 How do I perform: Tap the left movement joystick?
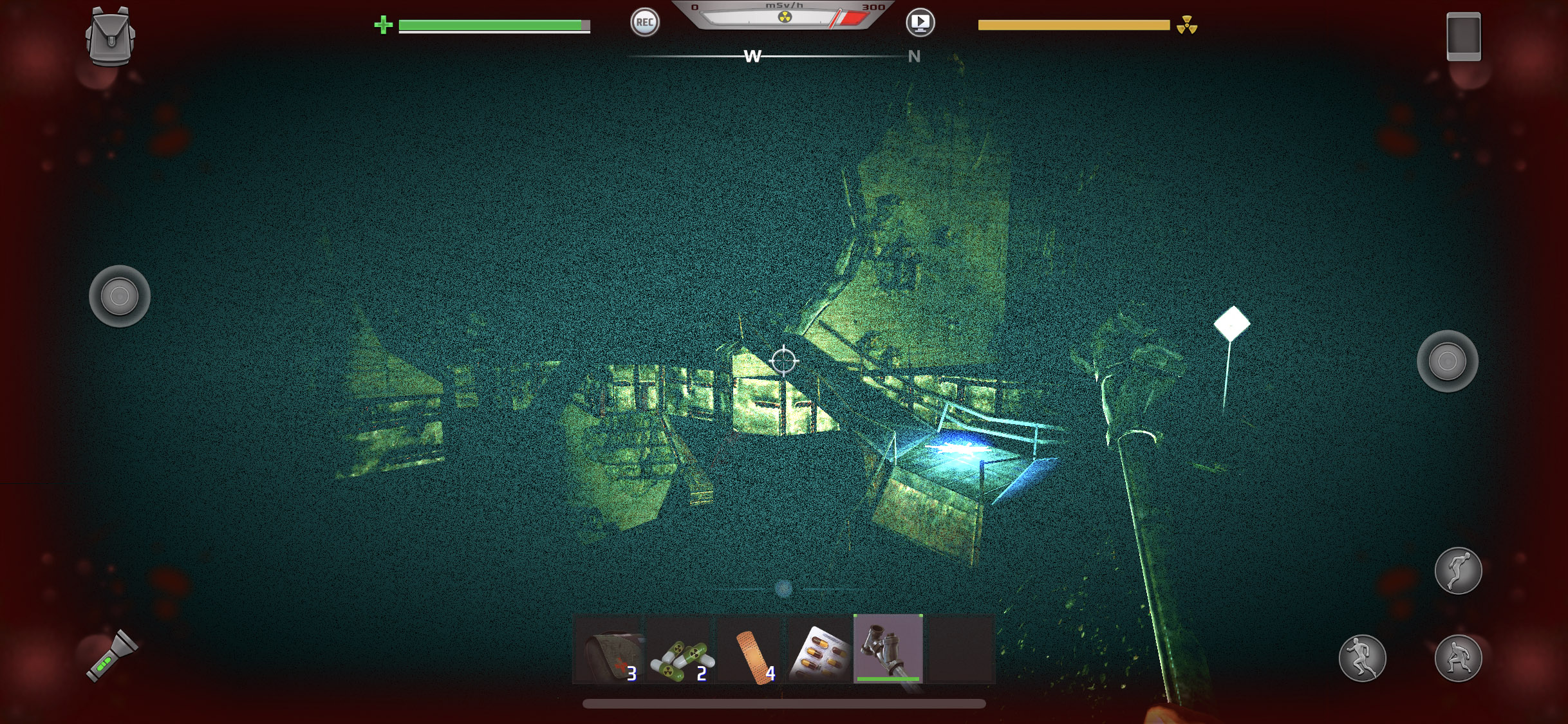(120, 296)
